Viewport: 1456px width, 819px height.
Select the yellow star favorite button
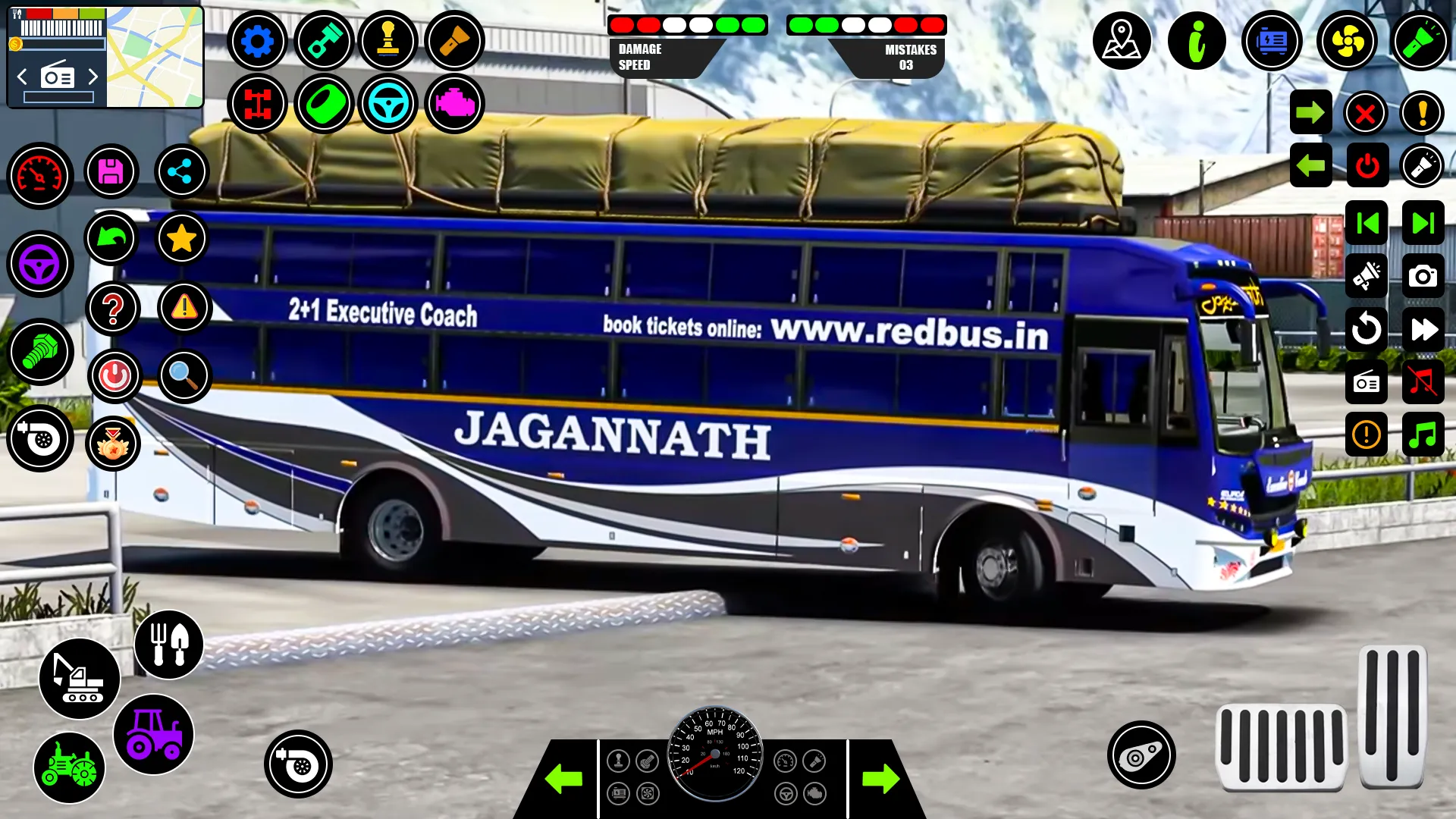181,239
